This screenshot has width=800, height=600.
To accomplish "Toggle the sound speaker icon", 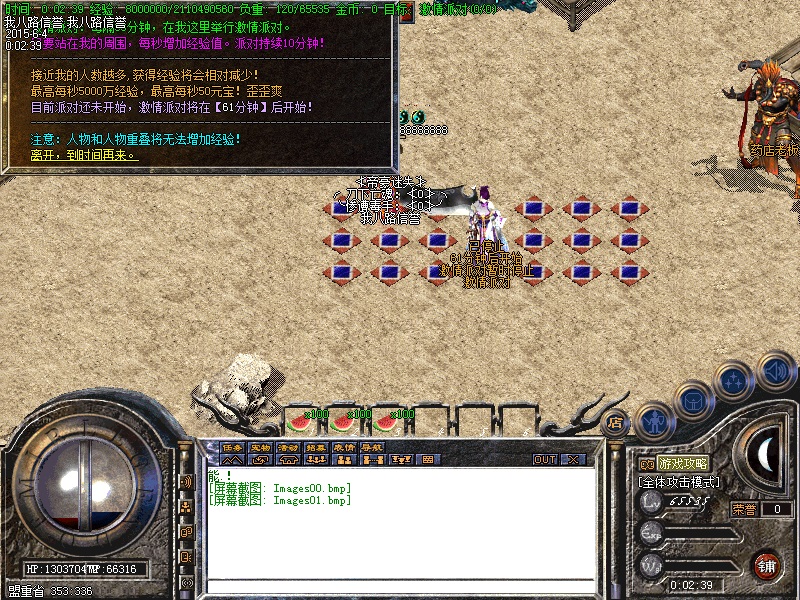I will point(775,369).
